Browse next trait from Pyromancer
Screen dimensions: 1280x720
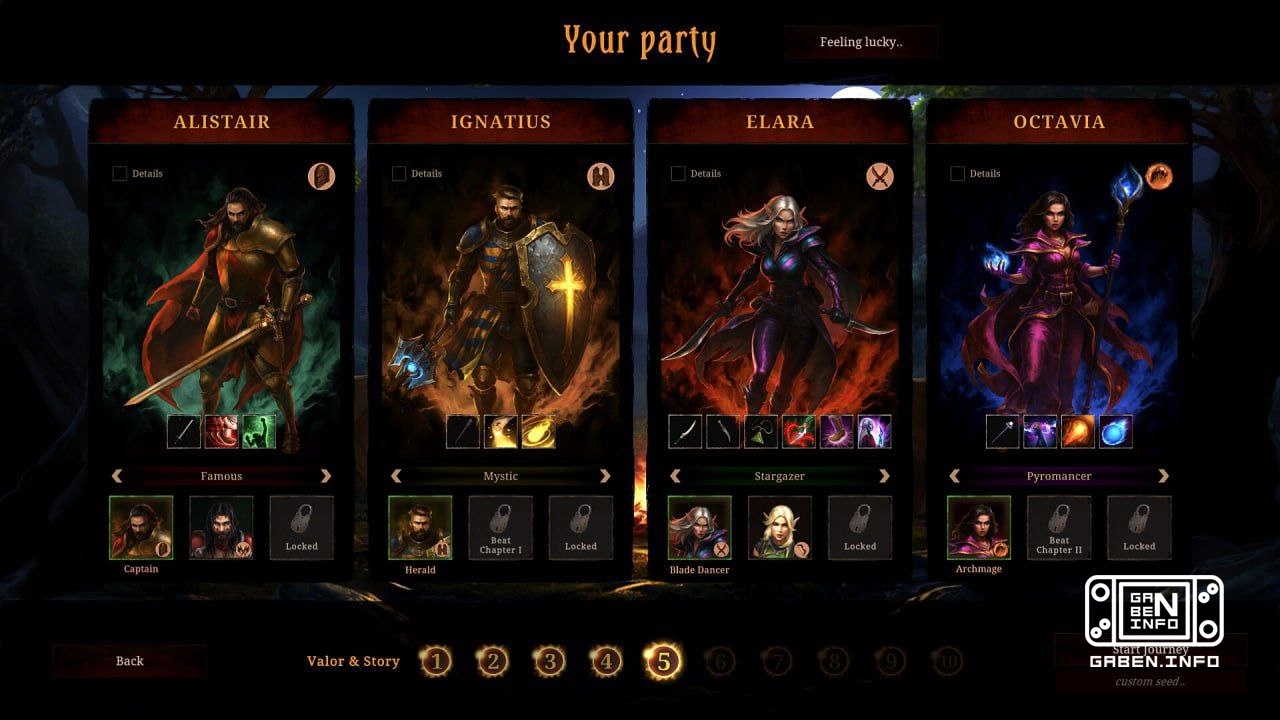1164,476
